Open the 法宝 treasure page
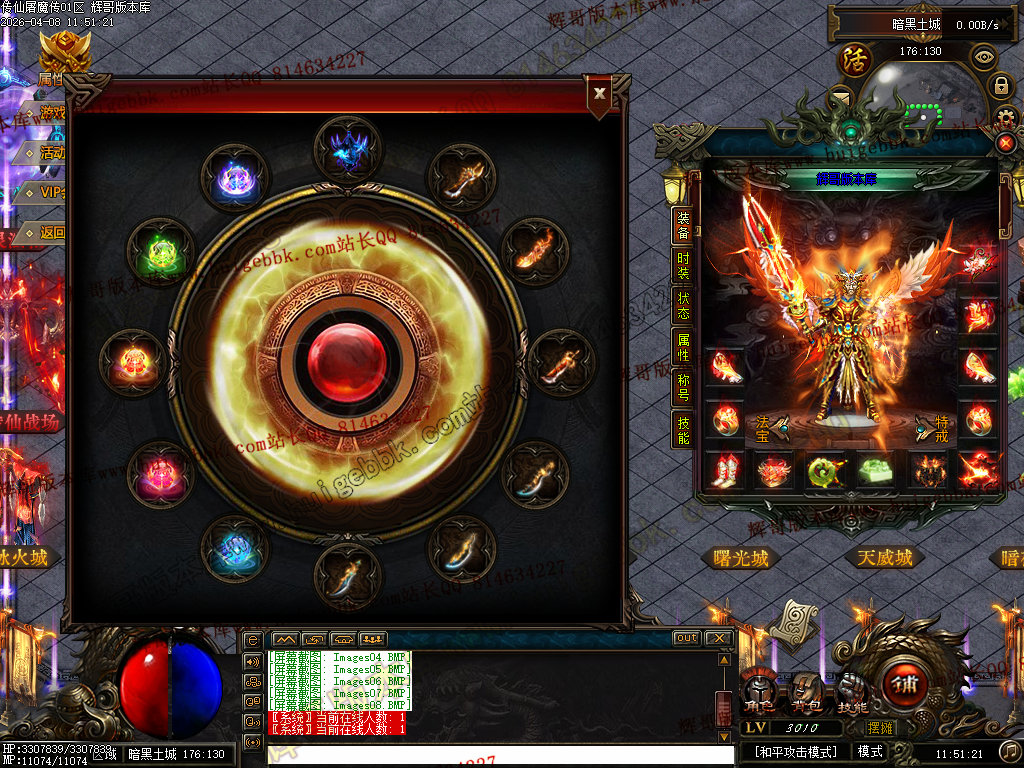The width and height of the screenshot is (1024, 768). click(x=770, y=429)
